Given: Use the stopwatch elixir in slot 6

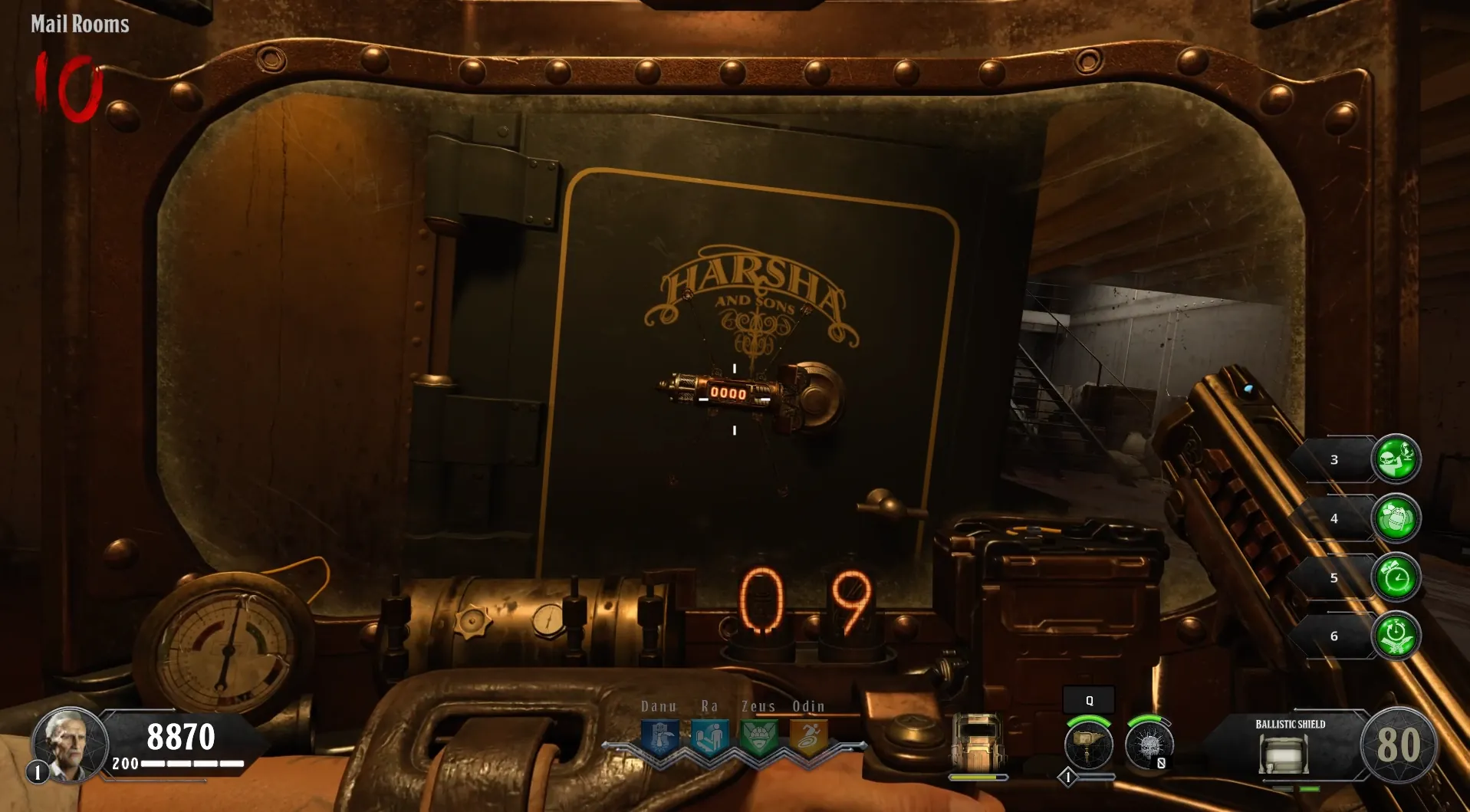Looking at the screenshot, I should click(1396, 636).
